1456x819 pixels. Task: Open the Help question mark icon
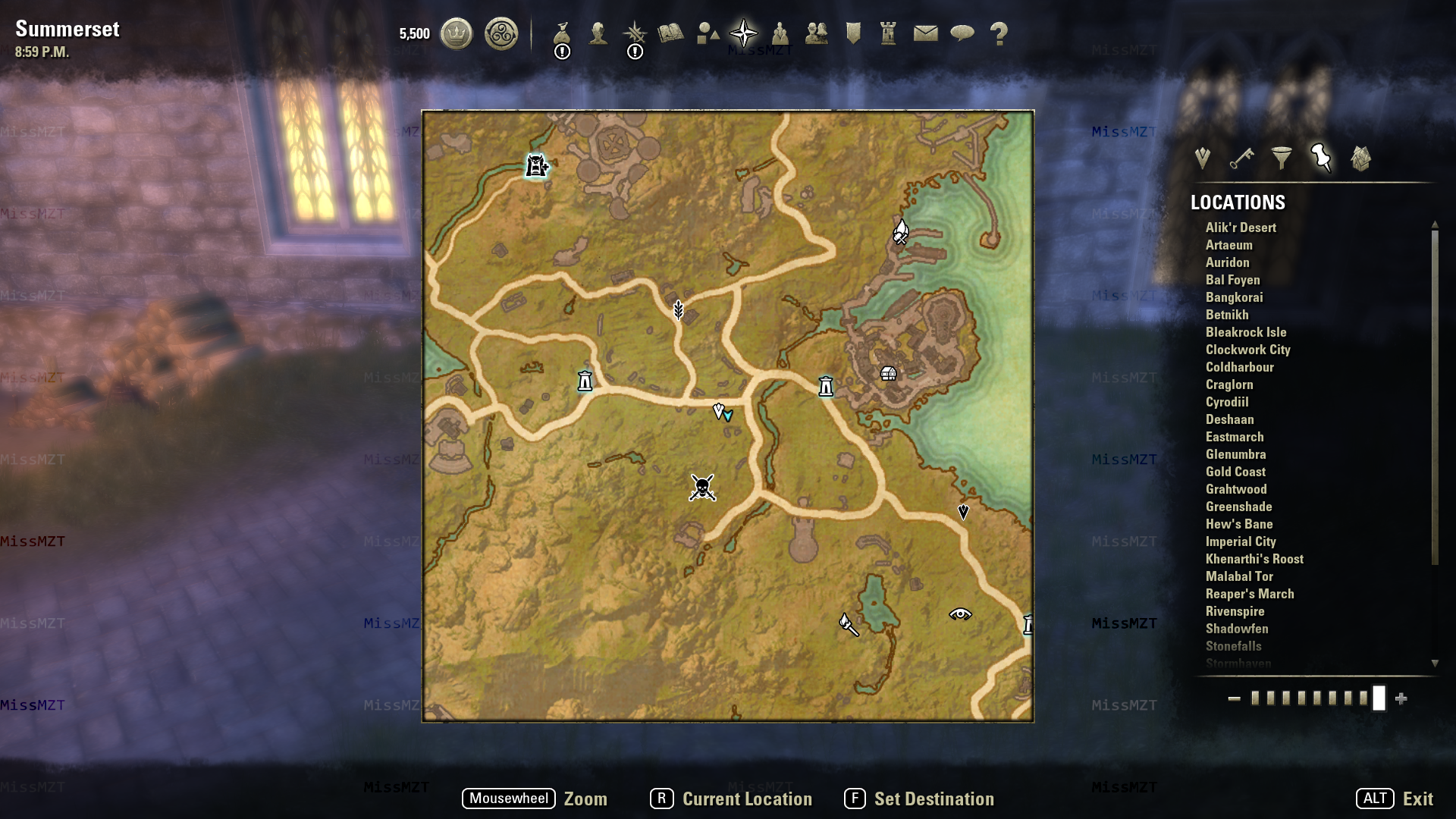click(999, 33)
